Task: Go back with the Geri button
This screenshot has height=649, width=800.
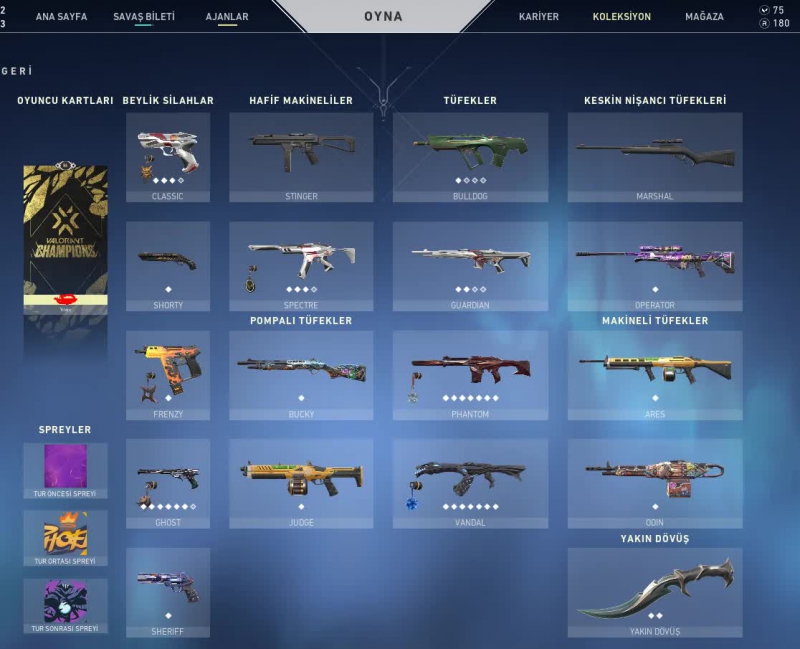Action: pyautogui.click(x=17, y=72)
